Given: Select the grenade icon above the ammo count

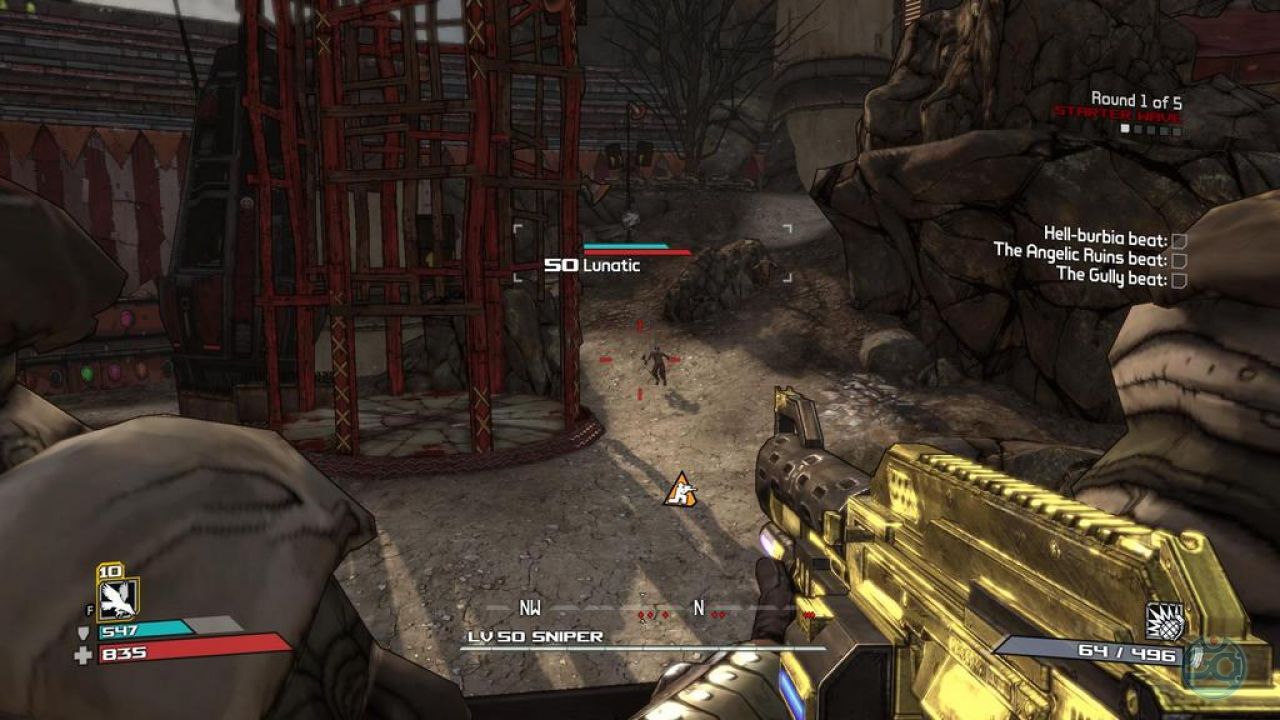Looking at the screenshot, I should click(x=1164, y=621).
